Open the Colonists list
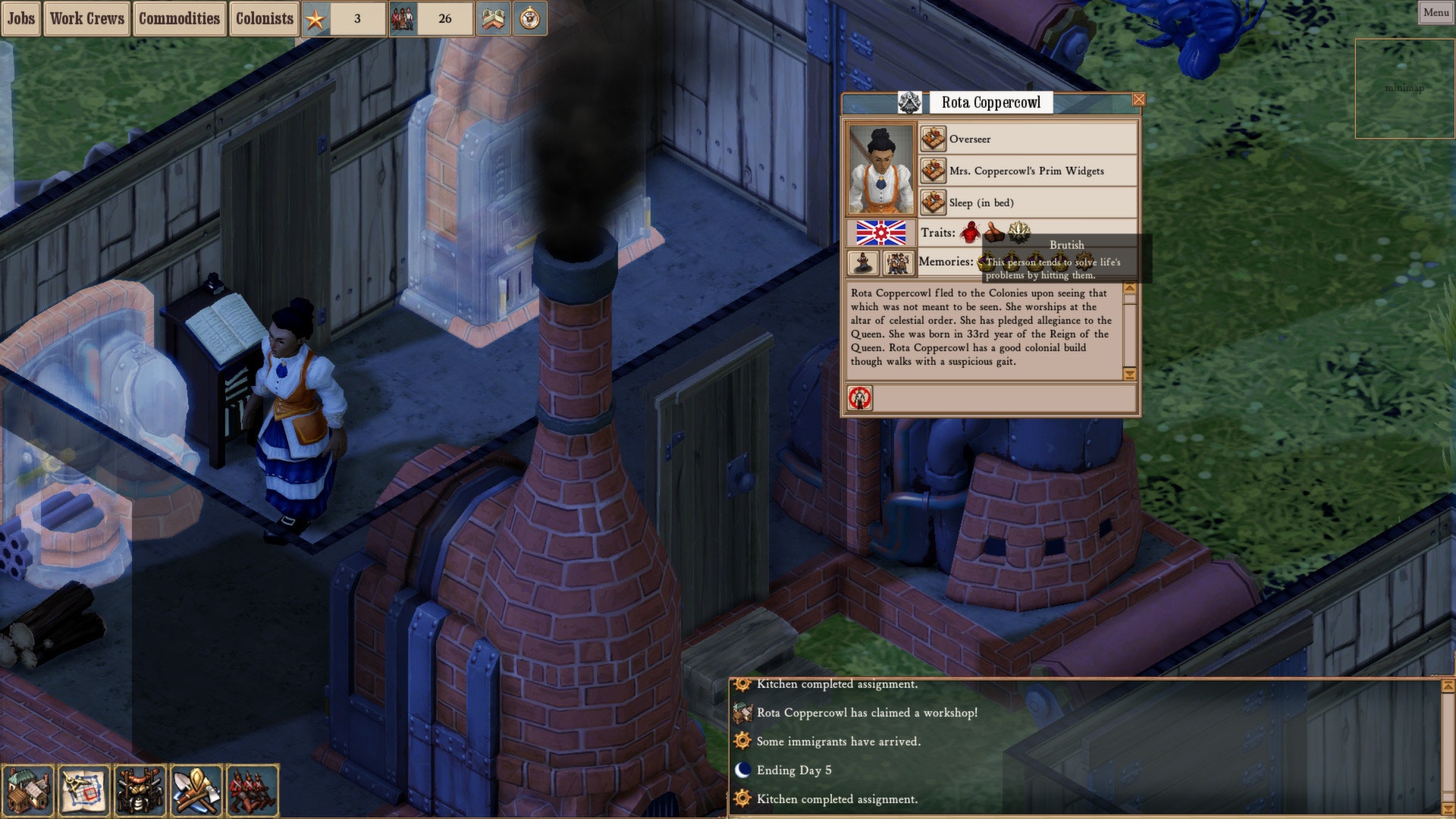The width and height of the screenshot is (1456, 819). click(264, 18)
